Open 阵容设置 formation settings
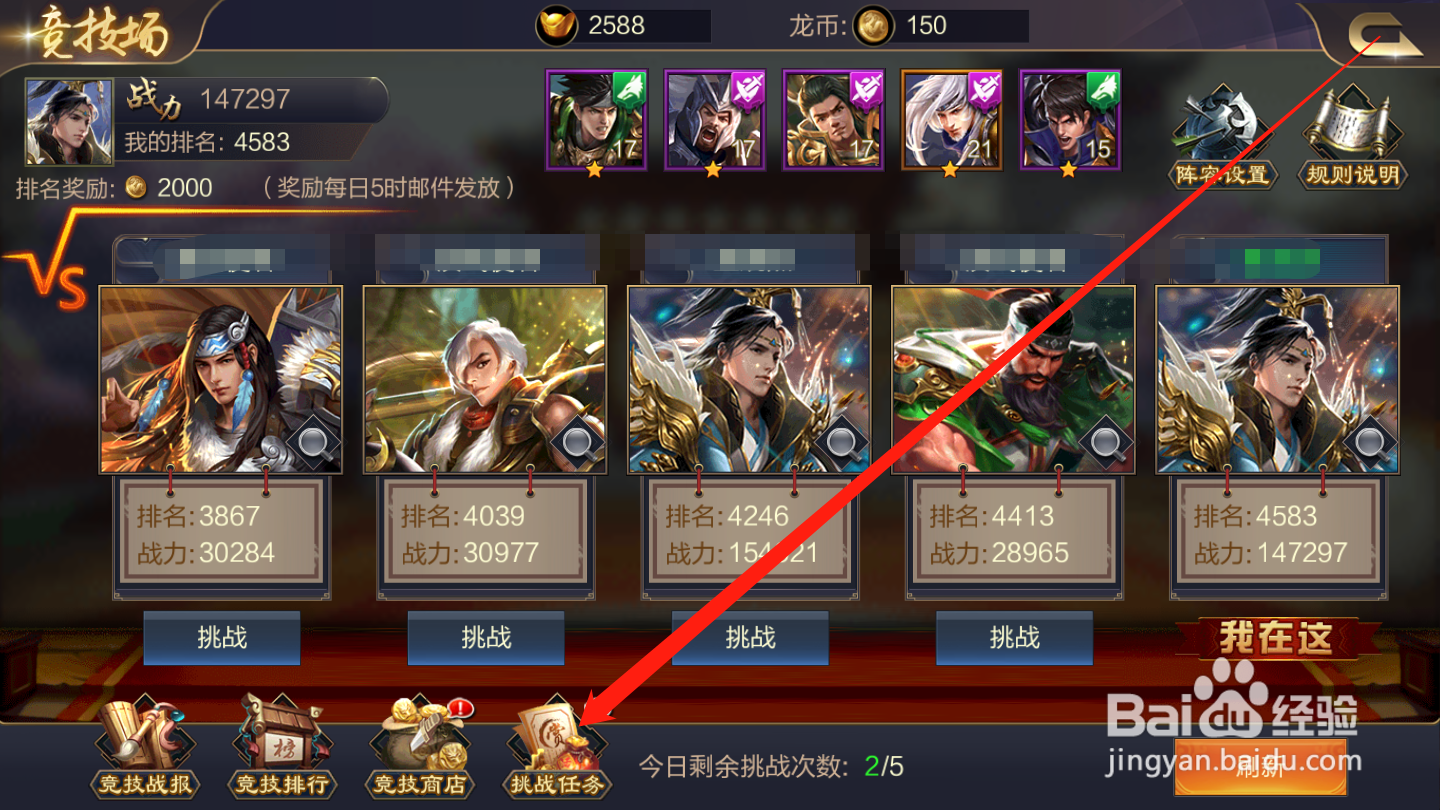The width and height of the screenshot is (1440, 810). [x=1222, y=130]
